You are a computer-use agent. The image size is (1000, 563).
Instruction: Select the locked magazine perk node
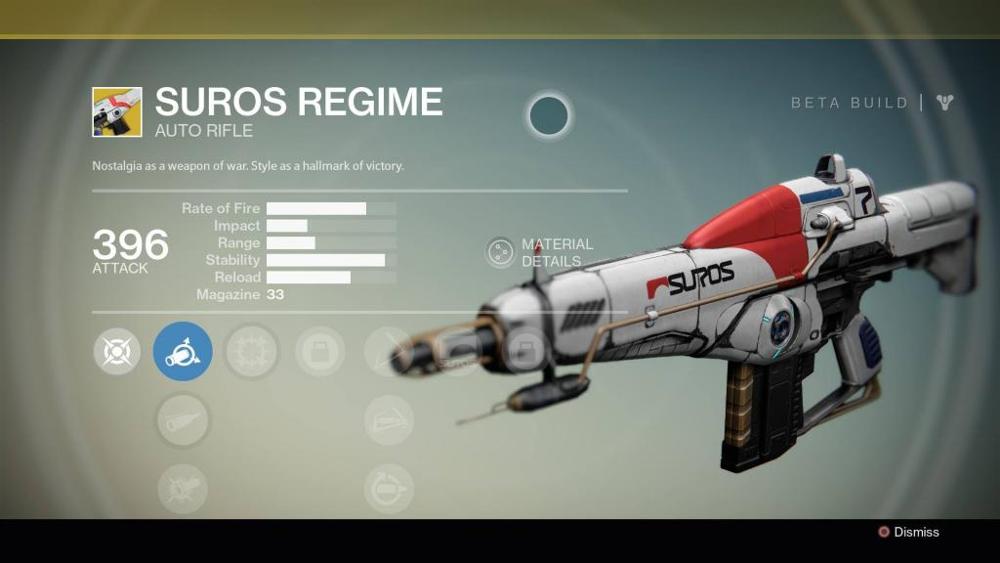(320, 352)
